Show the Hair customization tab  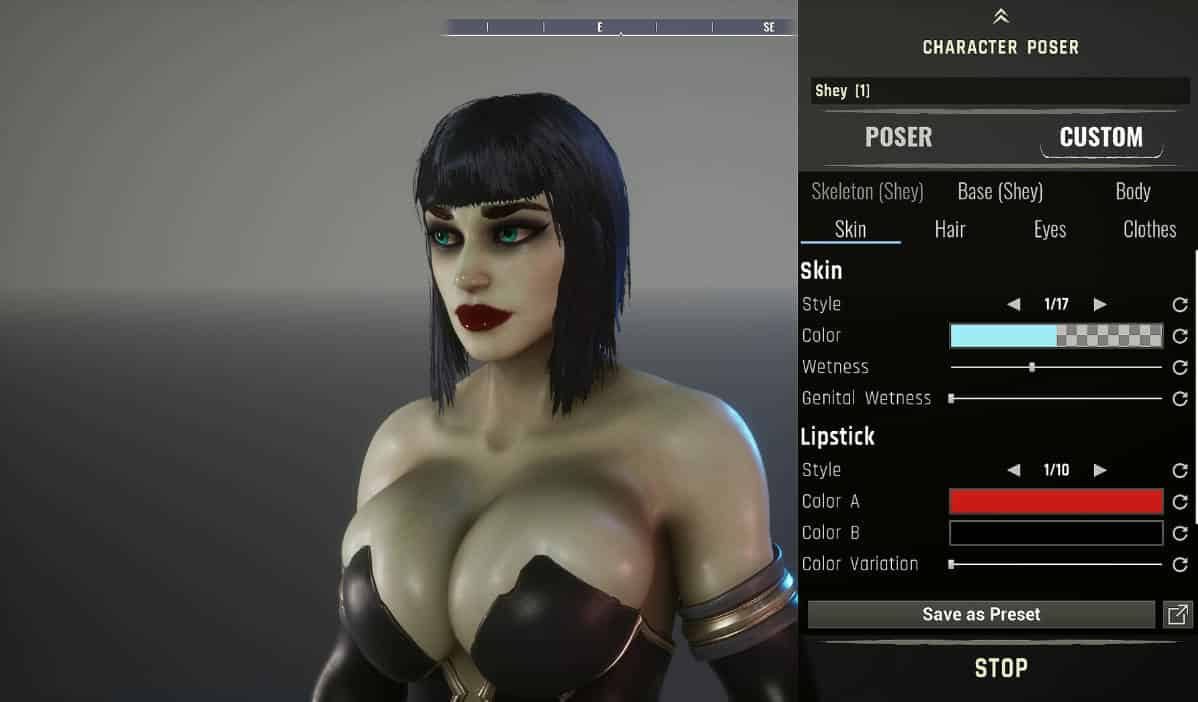coord(950,229)
